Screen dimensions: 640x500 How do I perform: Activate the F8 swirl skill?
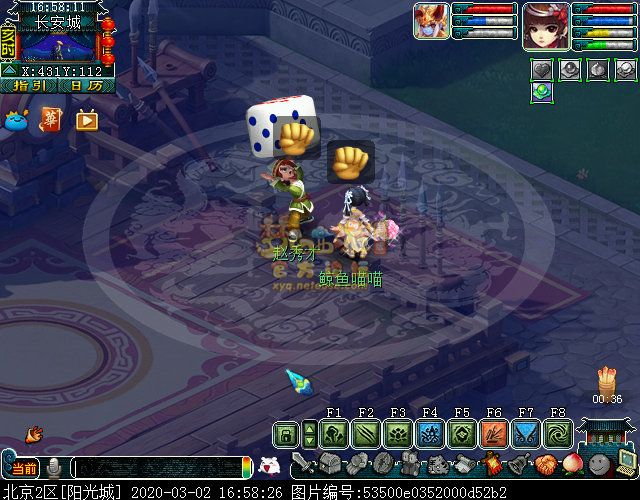[x=558, y=434]
